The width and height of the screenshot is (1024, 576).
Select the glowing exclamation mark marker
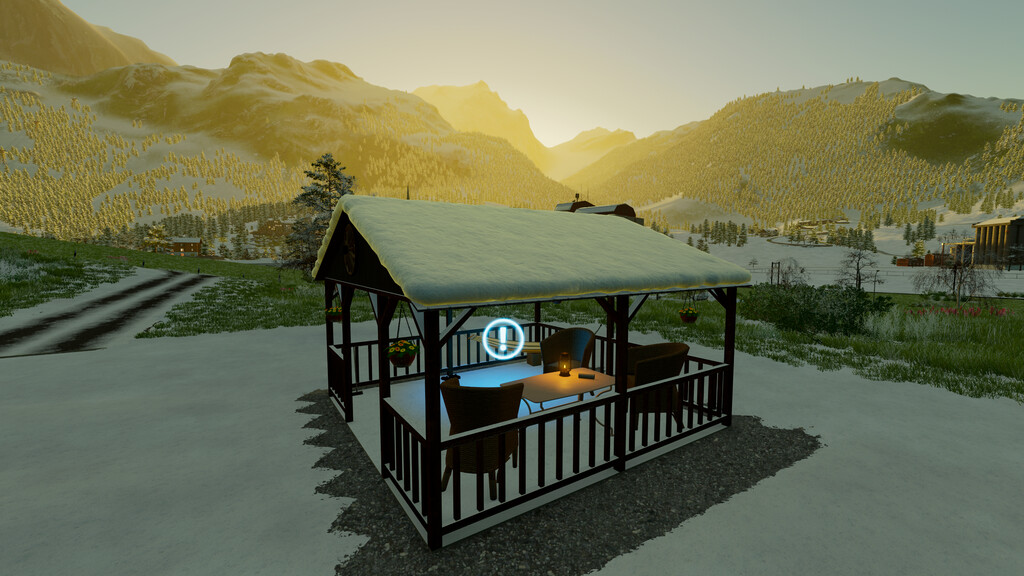tap(502, 339)
